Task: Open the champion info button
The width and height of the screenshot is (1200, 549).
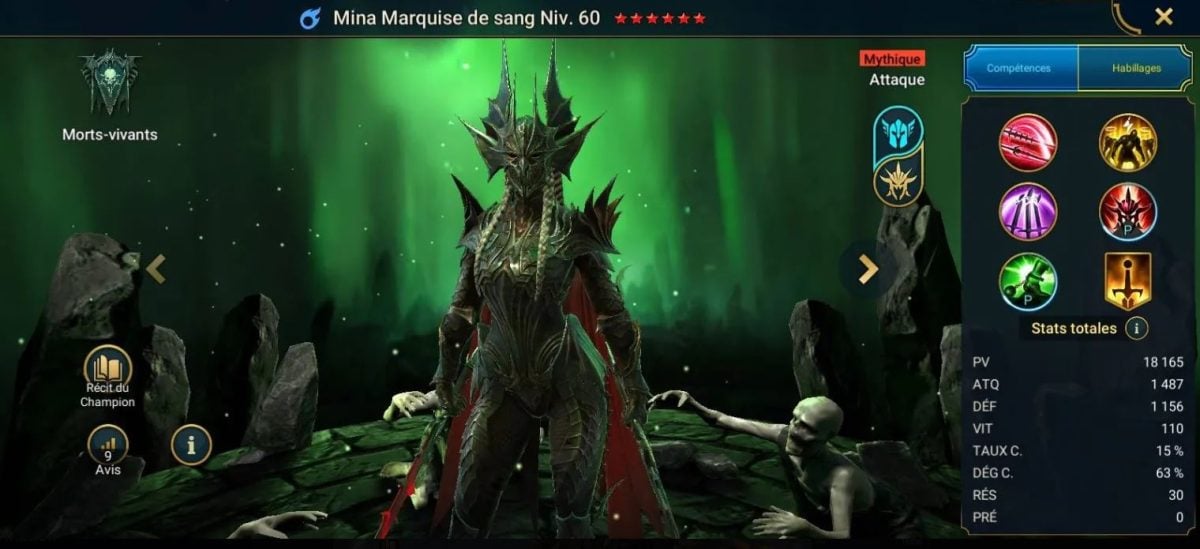Action: (x=191, y=445)
